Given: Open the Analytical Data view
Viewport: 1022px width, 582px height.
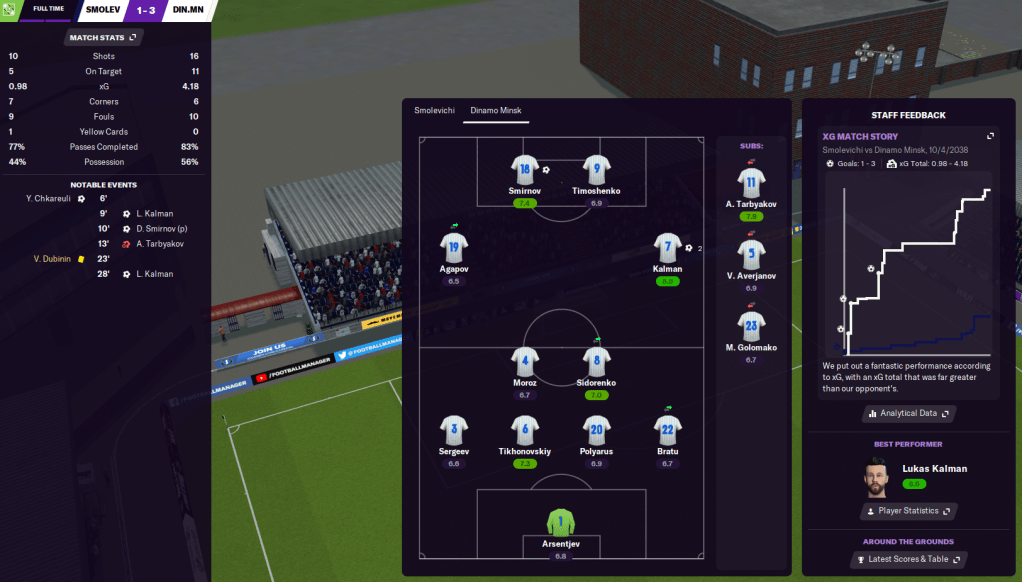Looking at the screenshot, I should 908,413.
